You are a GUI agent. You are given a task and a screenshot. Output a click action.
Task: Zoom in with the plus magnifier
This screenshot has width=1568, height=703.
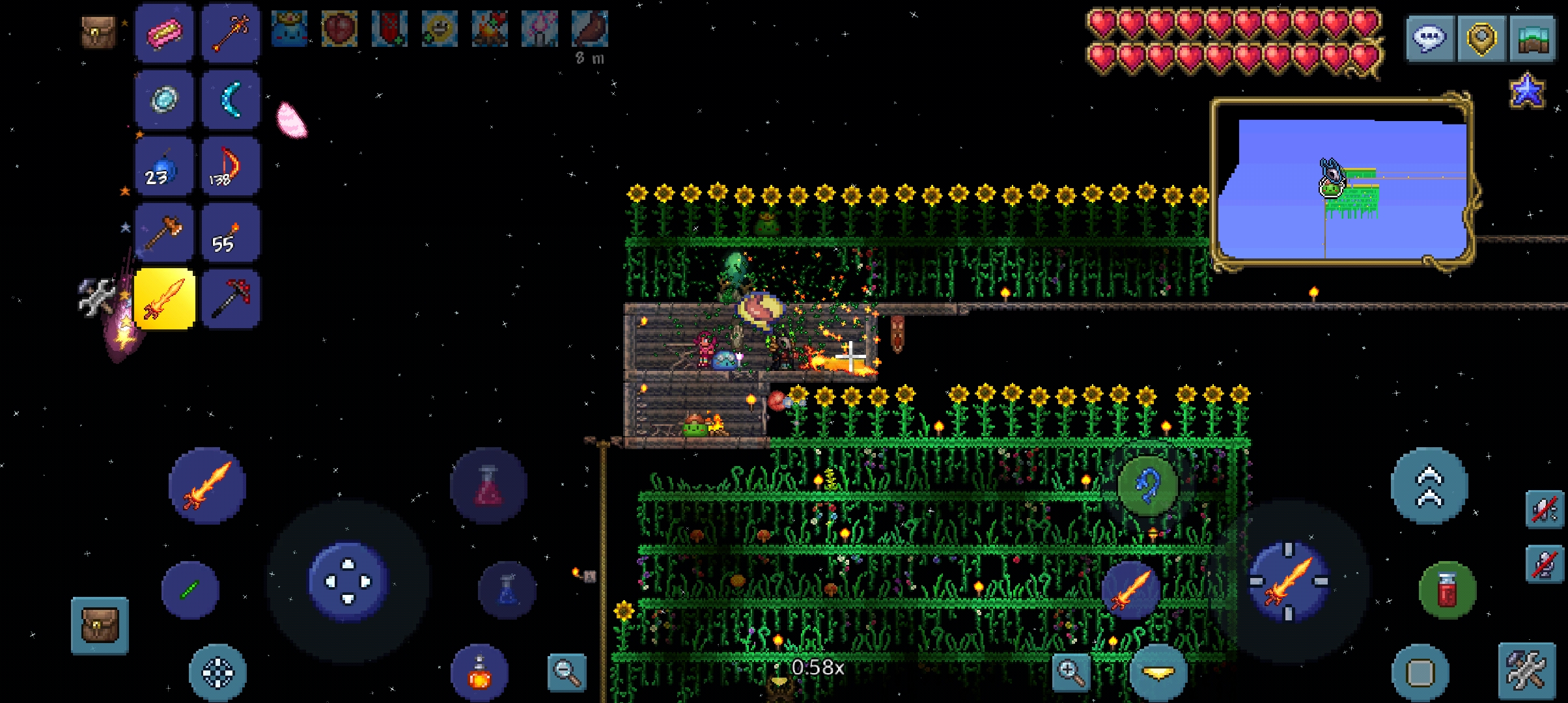click(1071, 671)
